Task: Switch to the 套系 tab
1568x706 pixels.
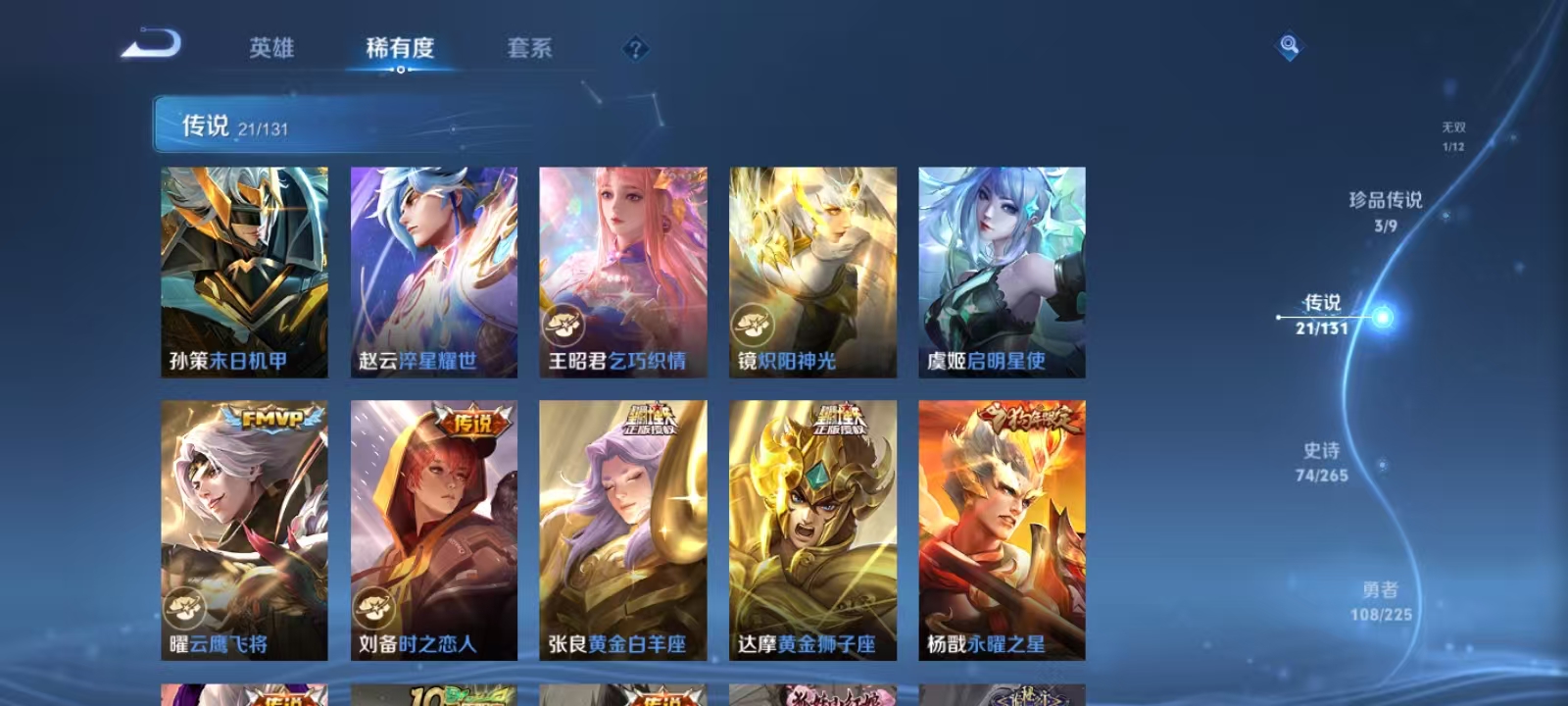Action: (529, 48)
